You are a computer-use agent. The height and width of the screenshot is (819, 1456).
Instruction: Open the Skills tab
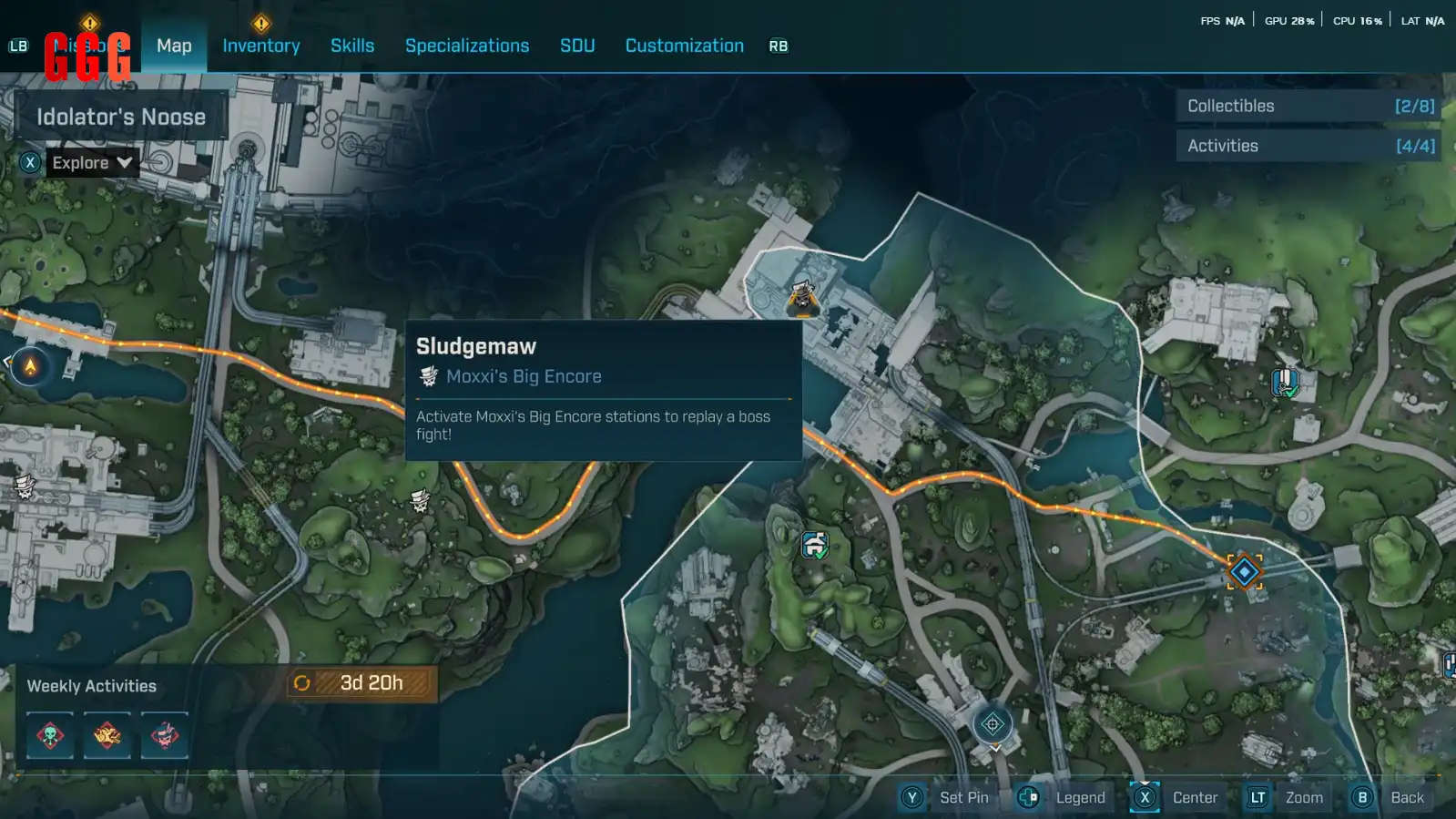point(352,46)
